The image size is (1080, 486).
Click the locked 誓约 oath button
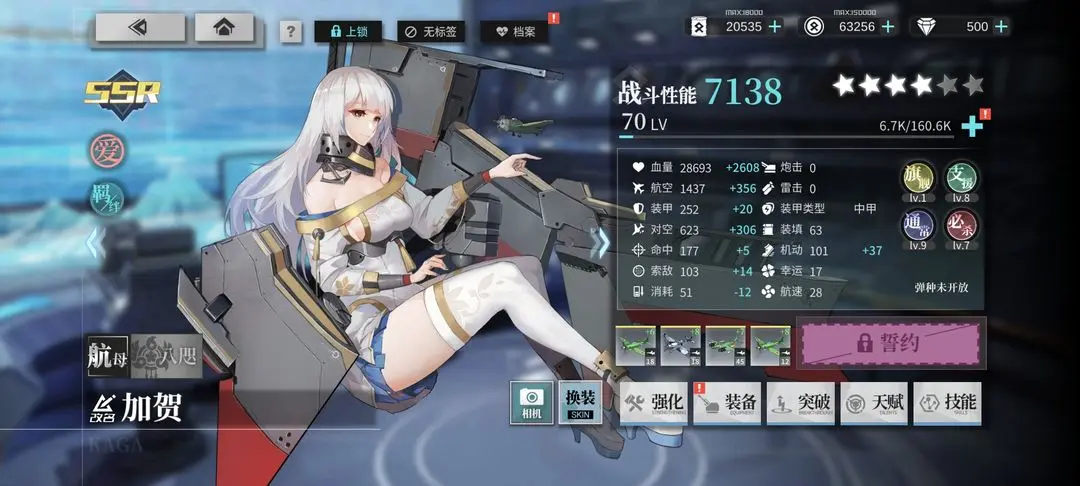[891, 343]
